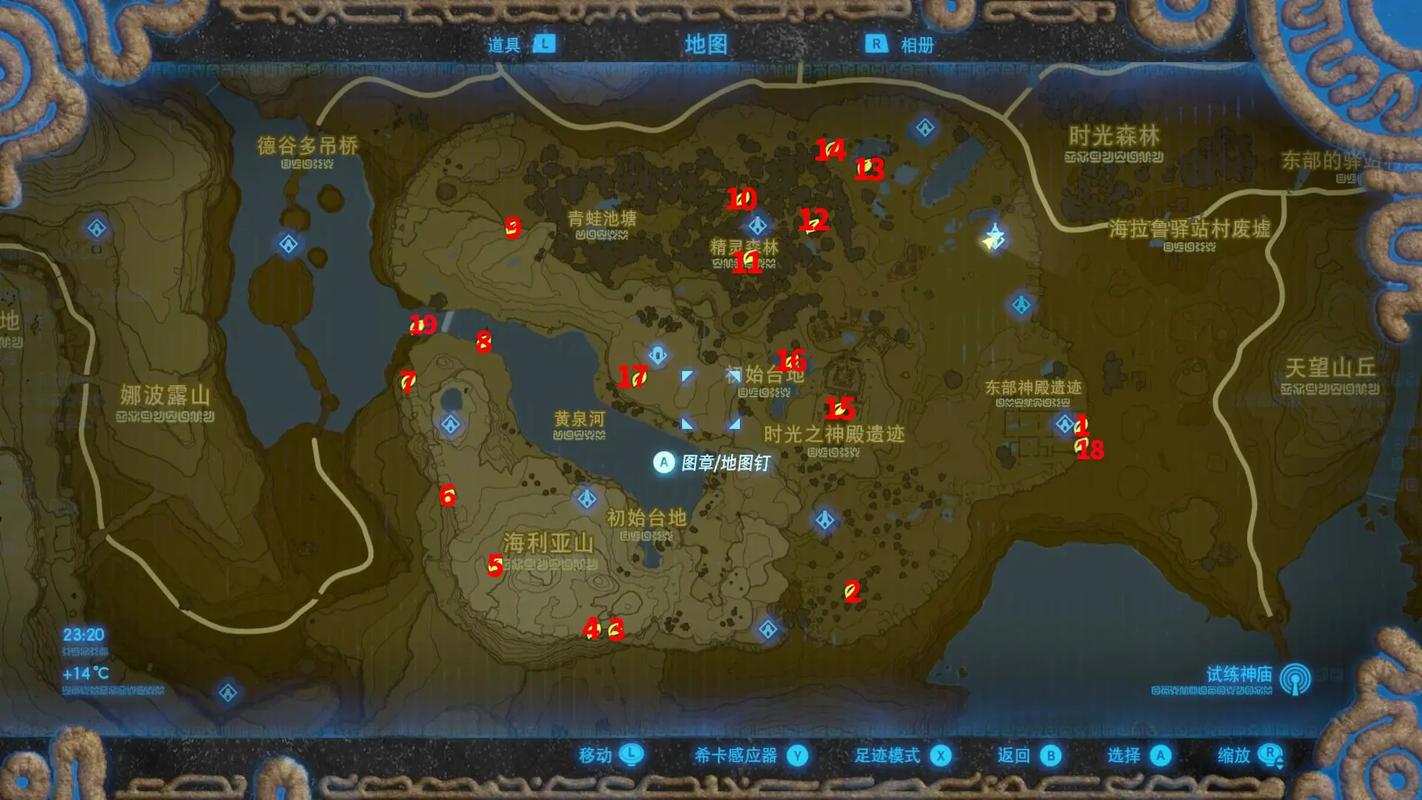Click map marker number 16
The height and width of the screenshot is (800, 1422).
791,360
